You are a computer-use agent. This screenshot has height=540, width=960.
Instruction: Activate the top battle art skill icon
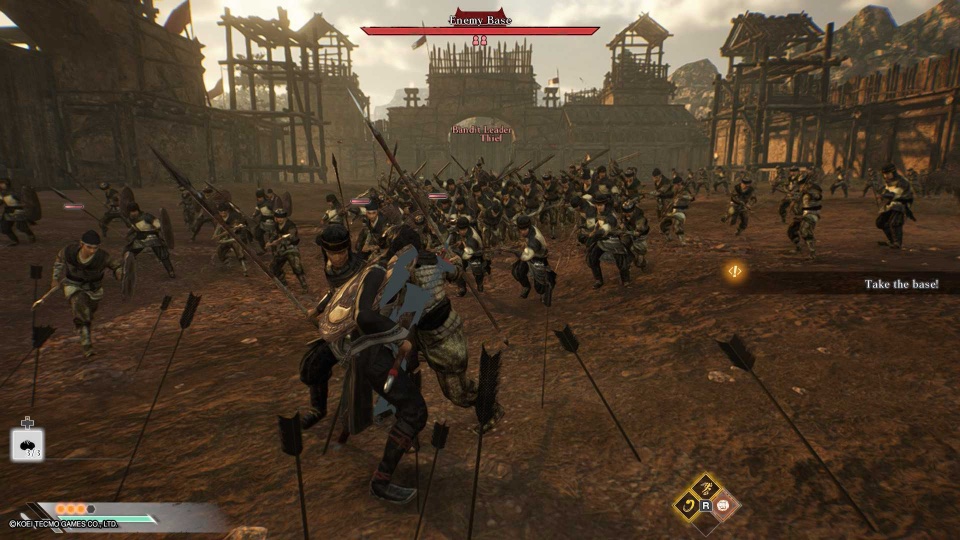704,487
